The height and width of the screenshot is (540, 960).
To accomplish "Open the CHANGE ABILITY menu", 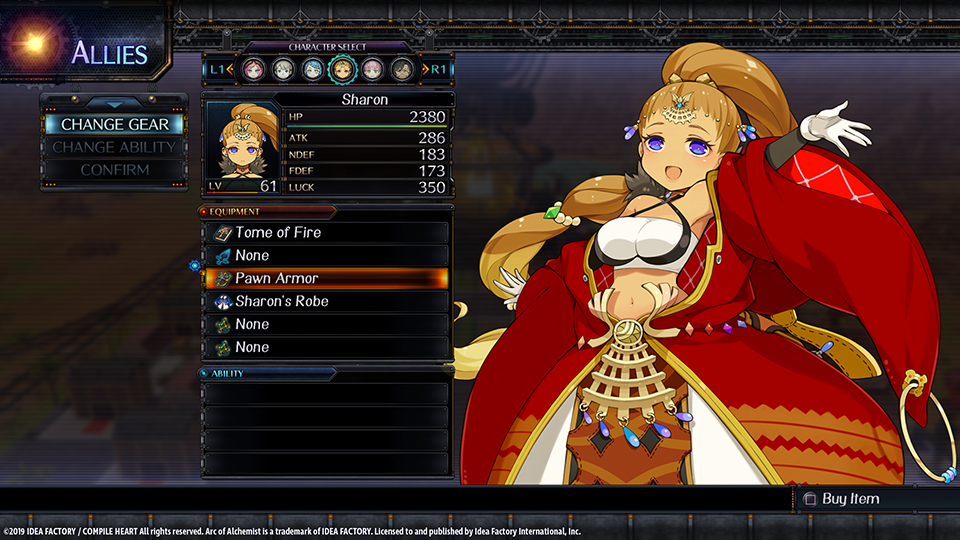I will (114, 147).
